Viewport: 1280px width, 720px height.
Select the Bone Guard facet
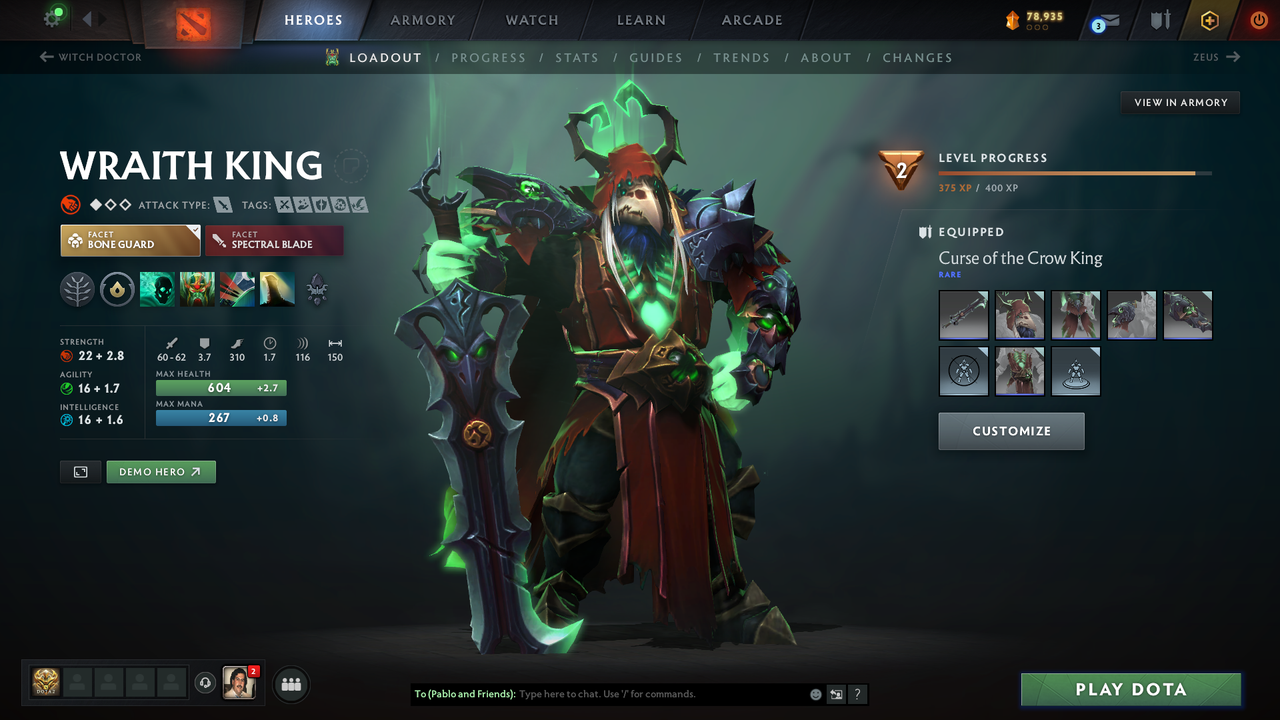(x=130, y=240)
